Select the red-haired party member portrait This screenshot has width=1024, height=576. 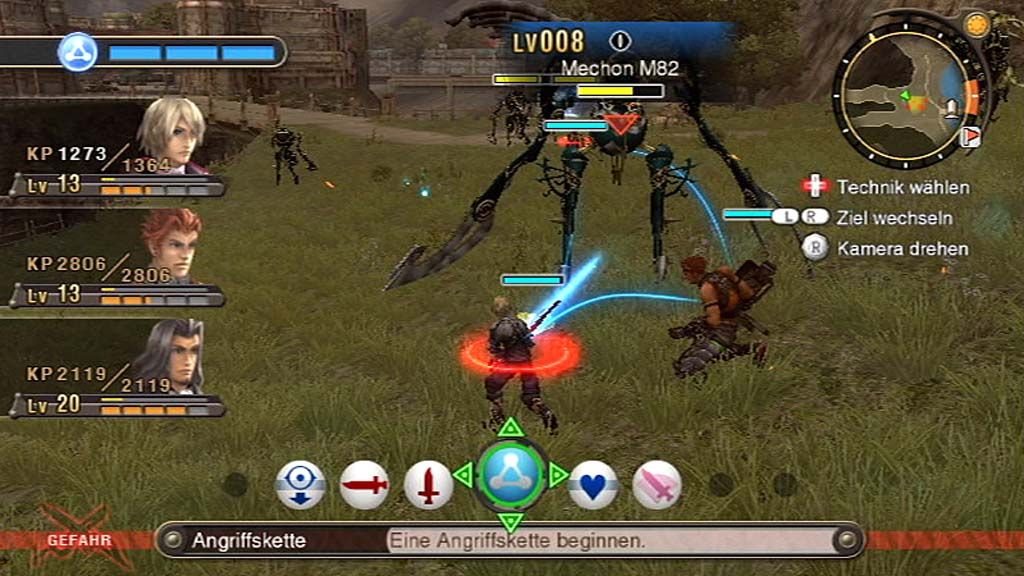pyautogui.click(x=171, y=243)
